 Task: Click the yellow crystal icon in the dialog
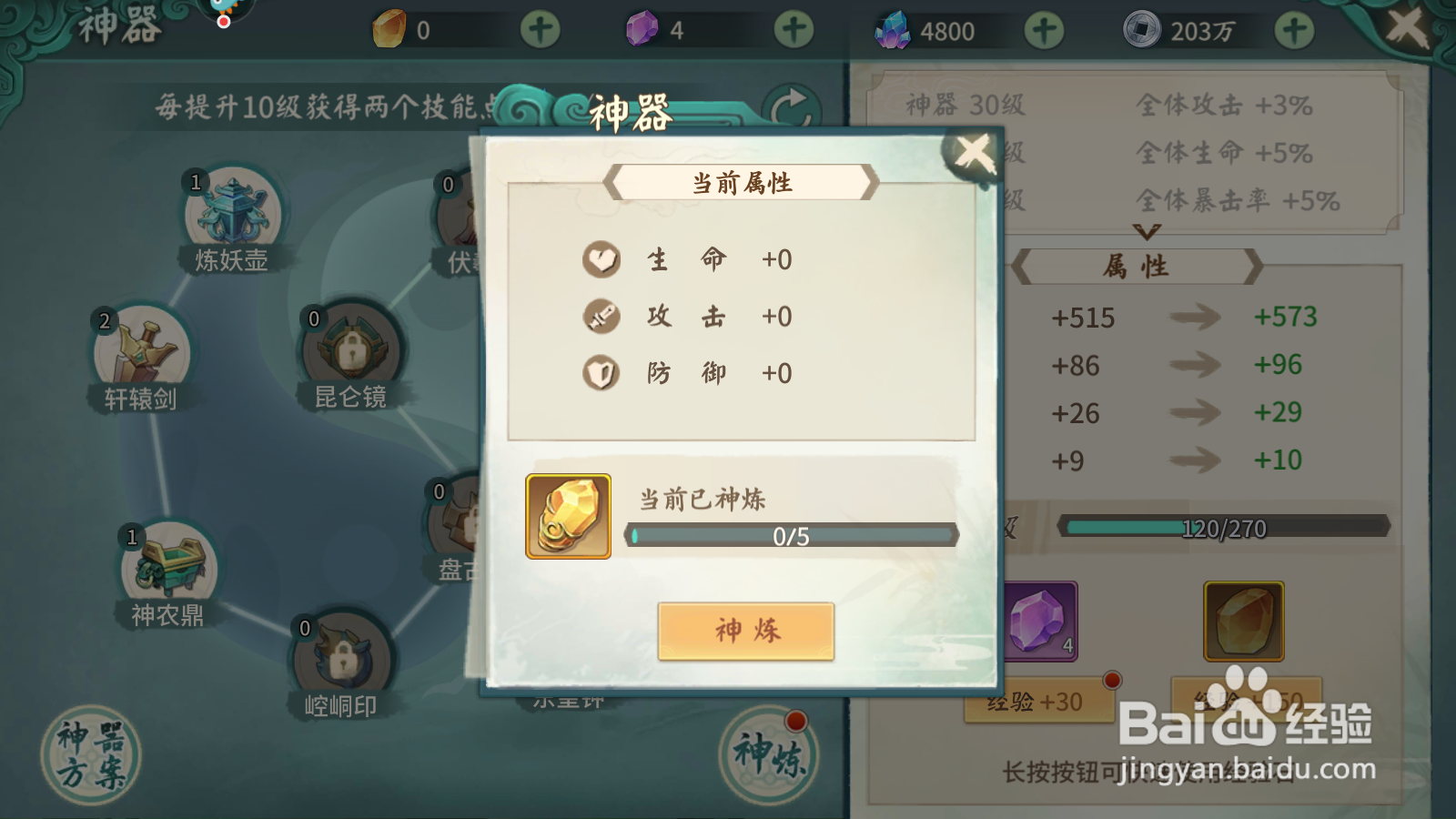pos(567,516)
